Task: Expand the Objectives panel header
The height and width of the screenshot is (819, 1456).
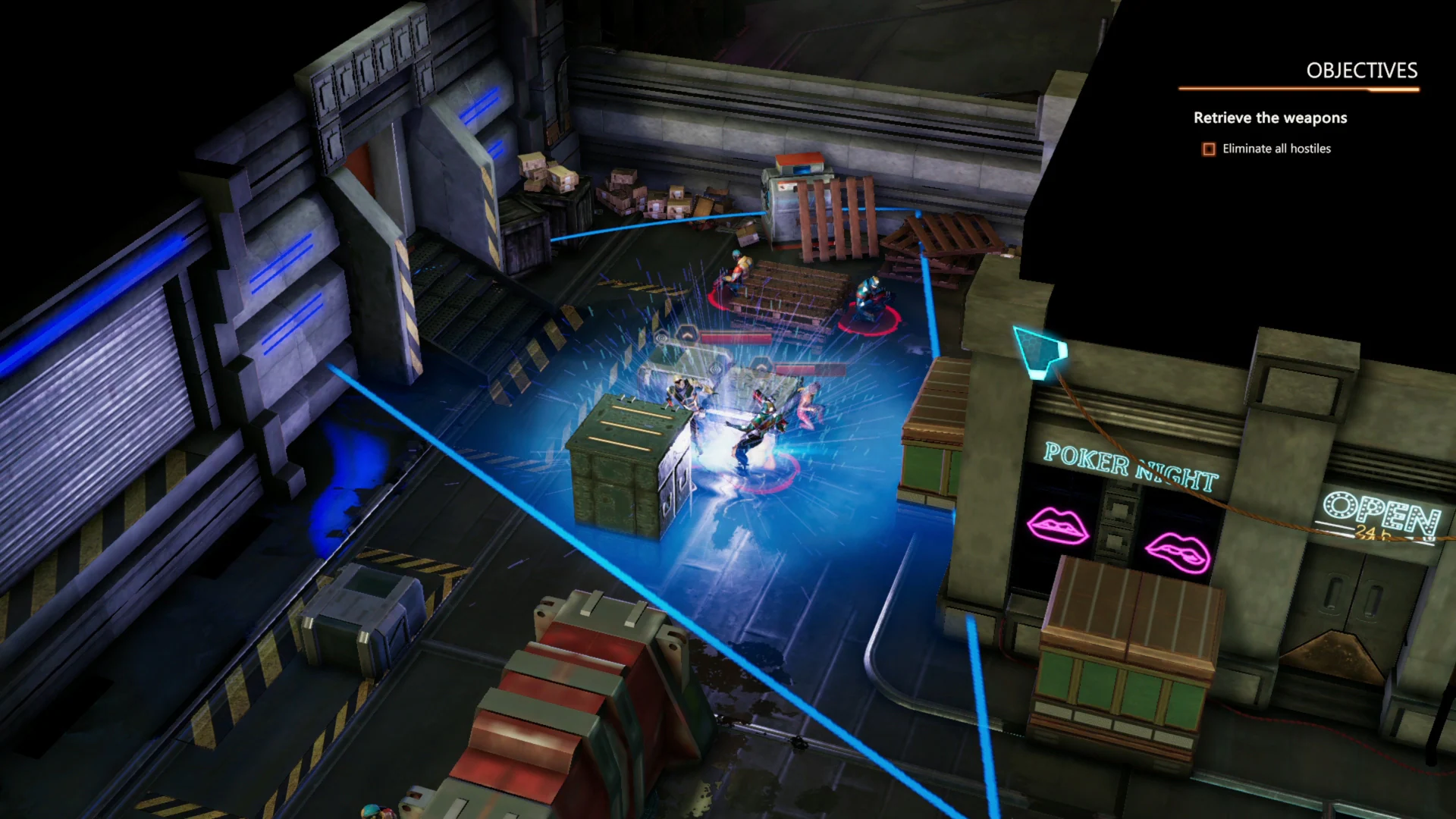Action: click(1361, 70)
